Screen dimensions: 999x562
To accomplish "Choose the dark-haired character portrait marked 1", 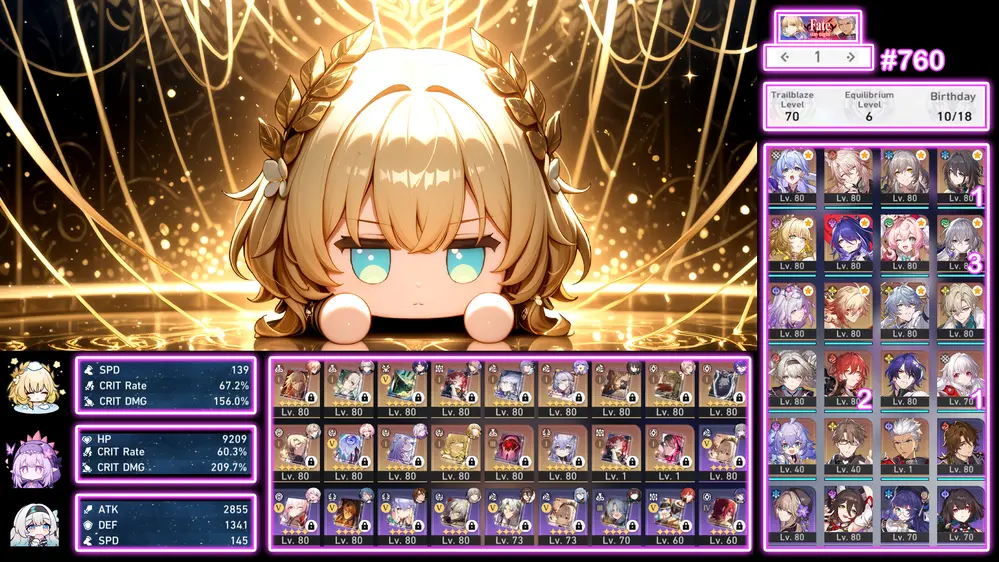I will tap(960, 175).
